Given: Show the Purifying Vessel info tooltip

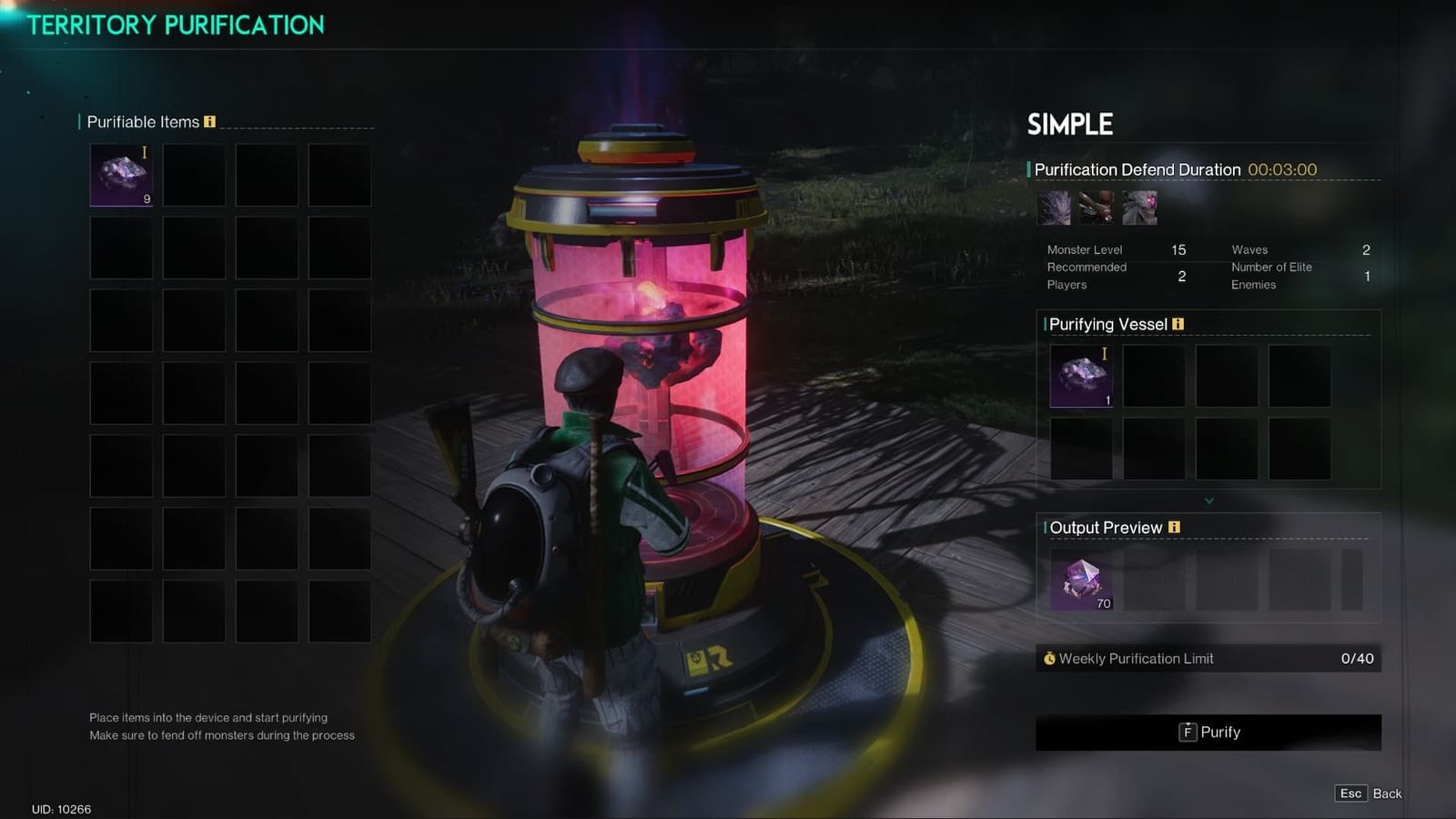Looking at the screenshot, I should coord(1178,324).
